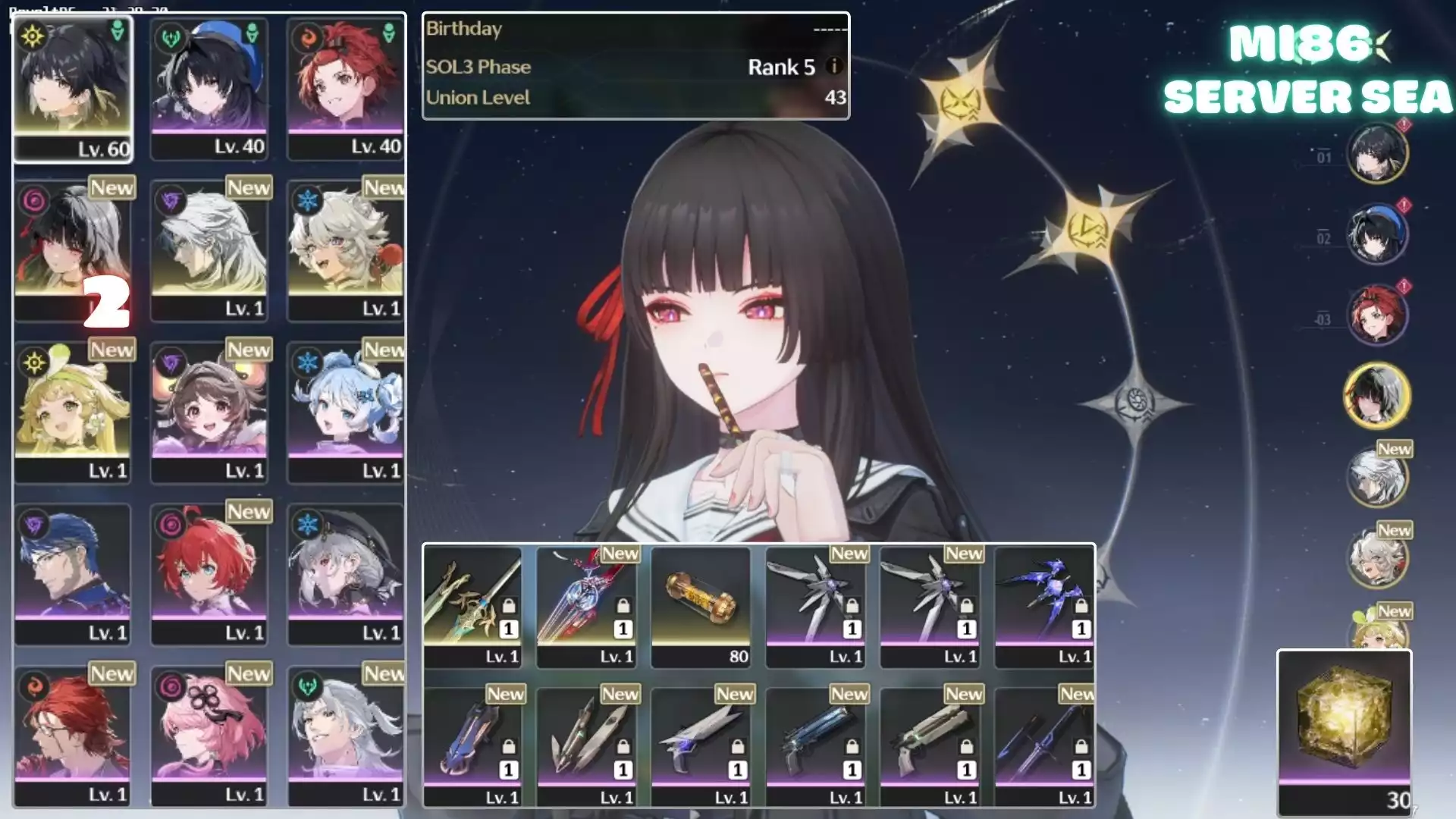Select the brown-haired girl with headband card

point(209,411)
